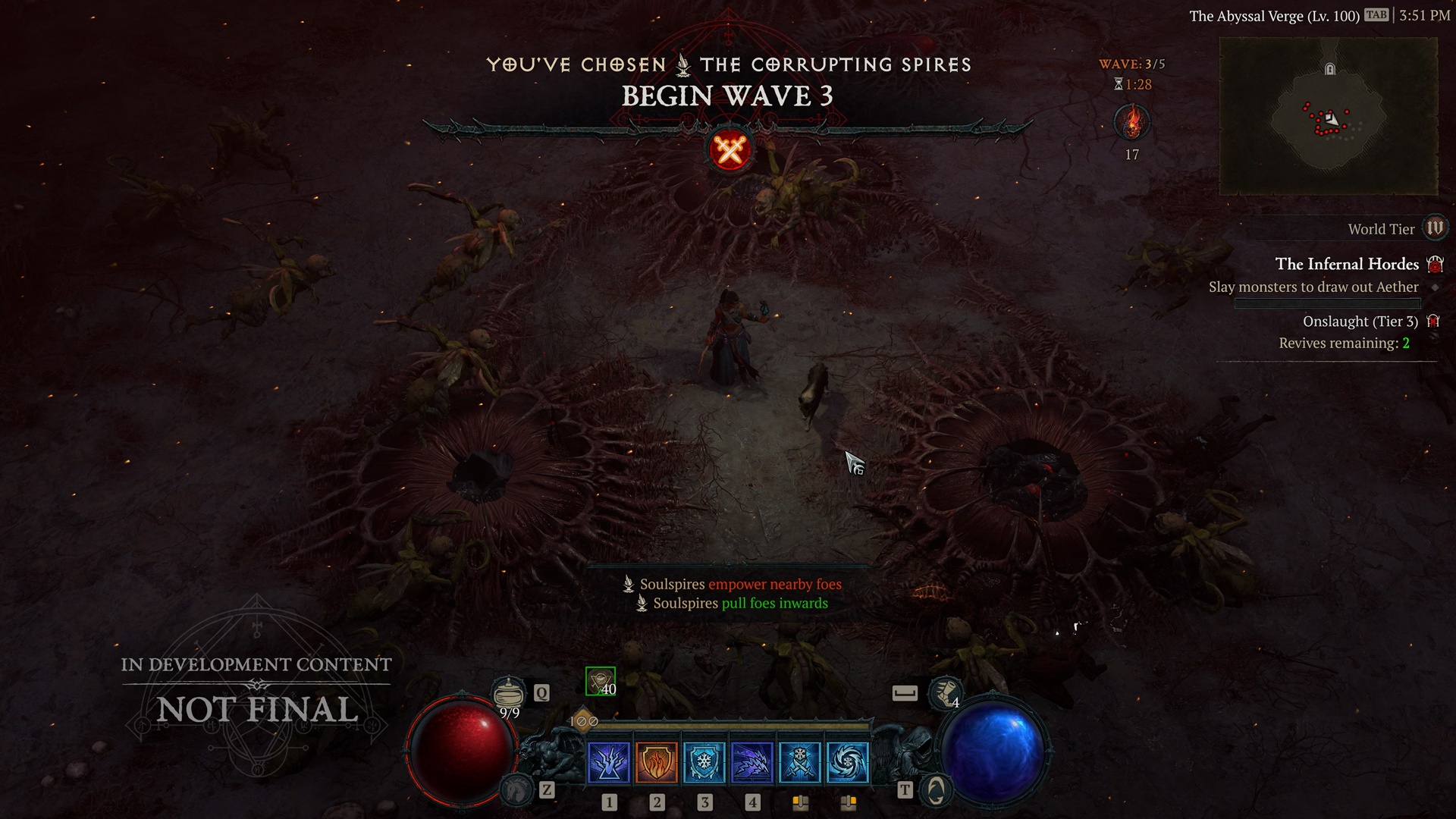Viewport: 1456px width, 819px height.
Task: Click the Flame Shield skill in slot 2
Action: 656,763
